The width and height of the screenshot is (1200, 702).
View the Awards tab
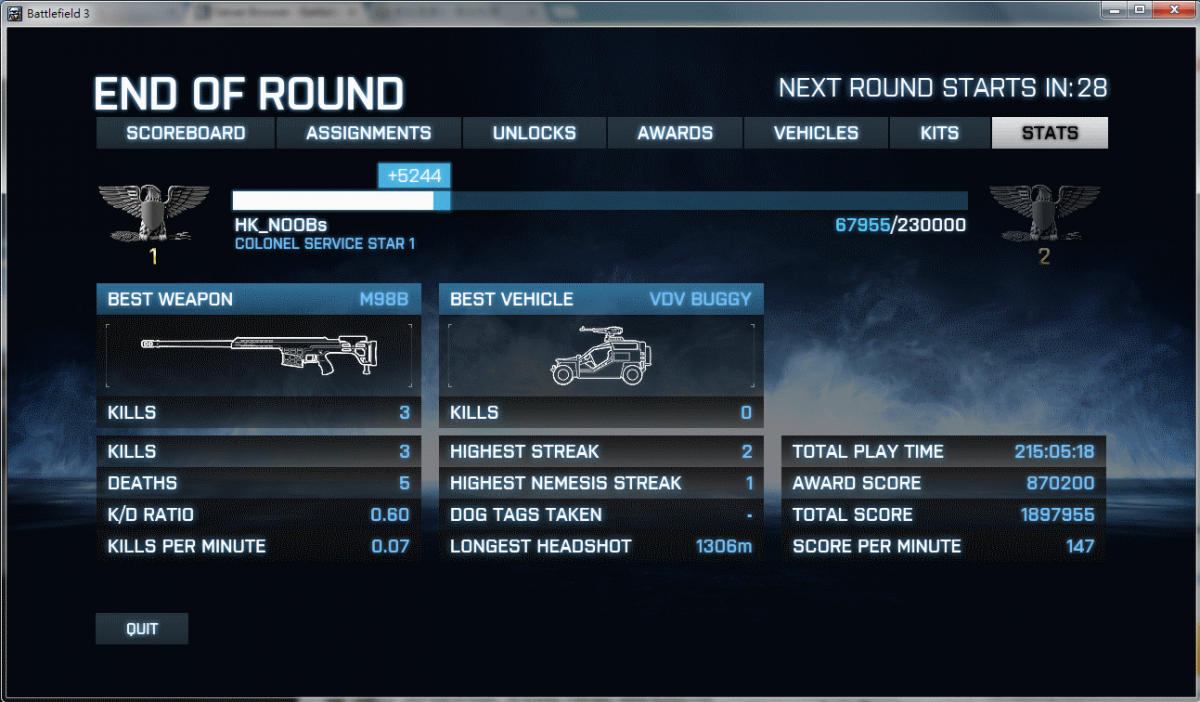(x=675, y=133)
